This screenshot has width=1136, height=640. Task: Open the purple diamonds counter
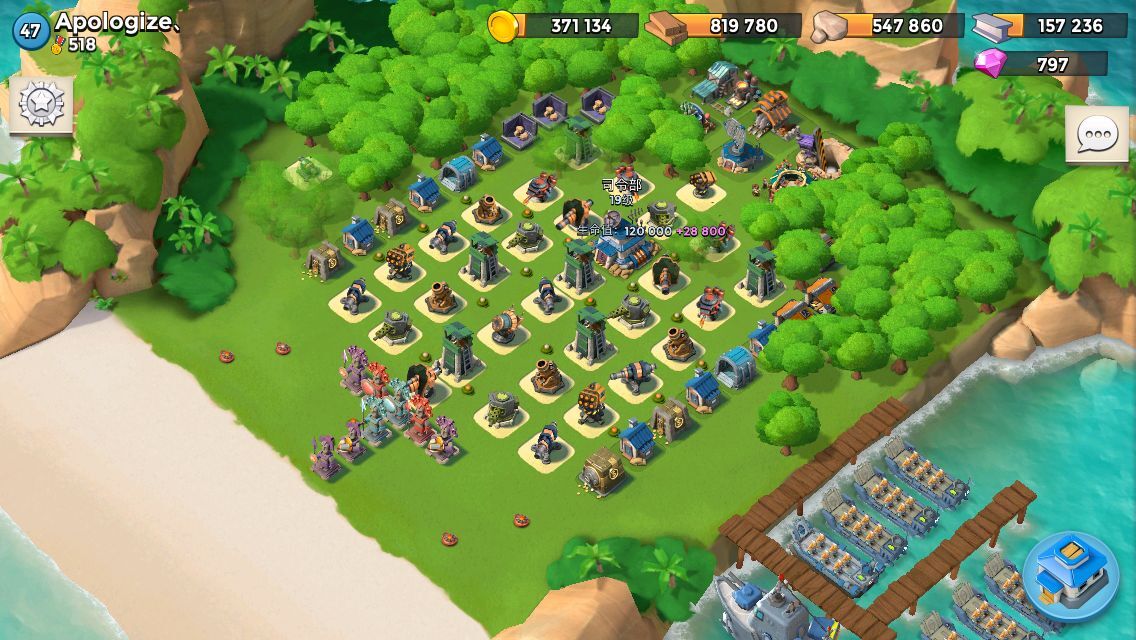coord(1040,65)
